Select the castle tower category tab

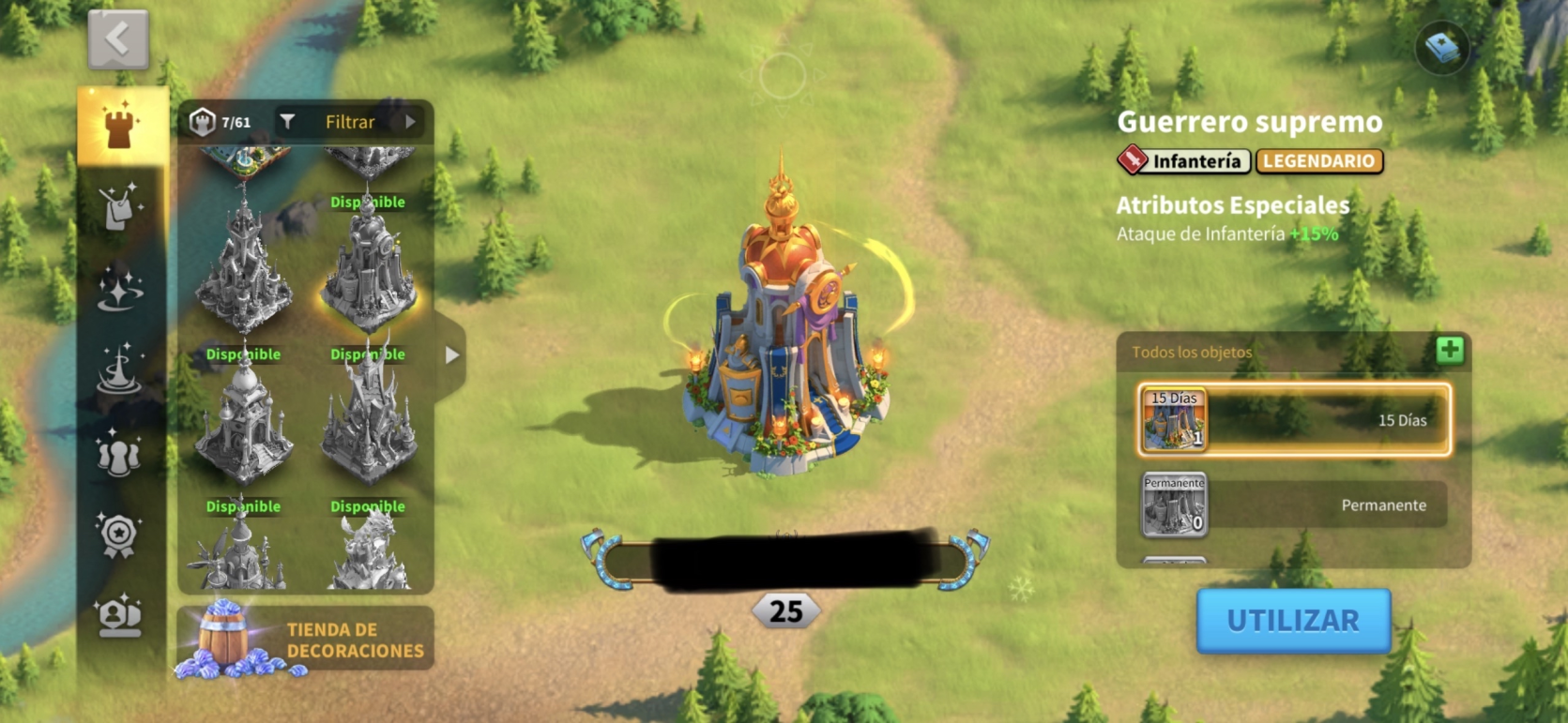coord(121,126)
